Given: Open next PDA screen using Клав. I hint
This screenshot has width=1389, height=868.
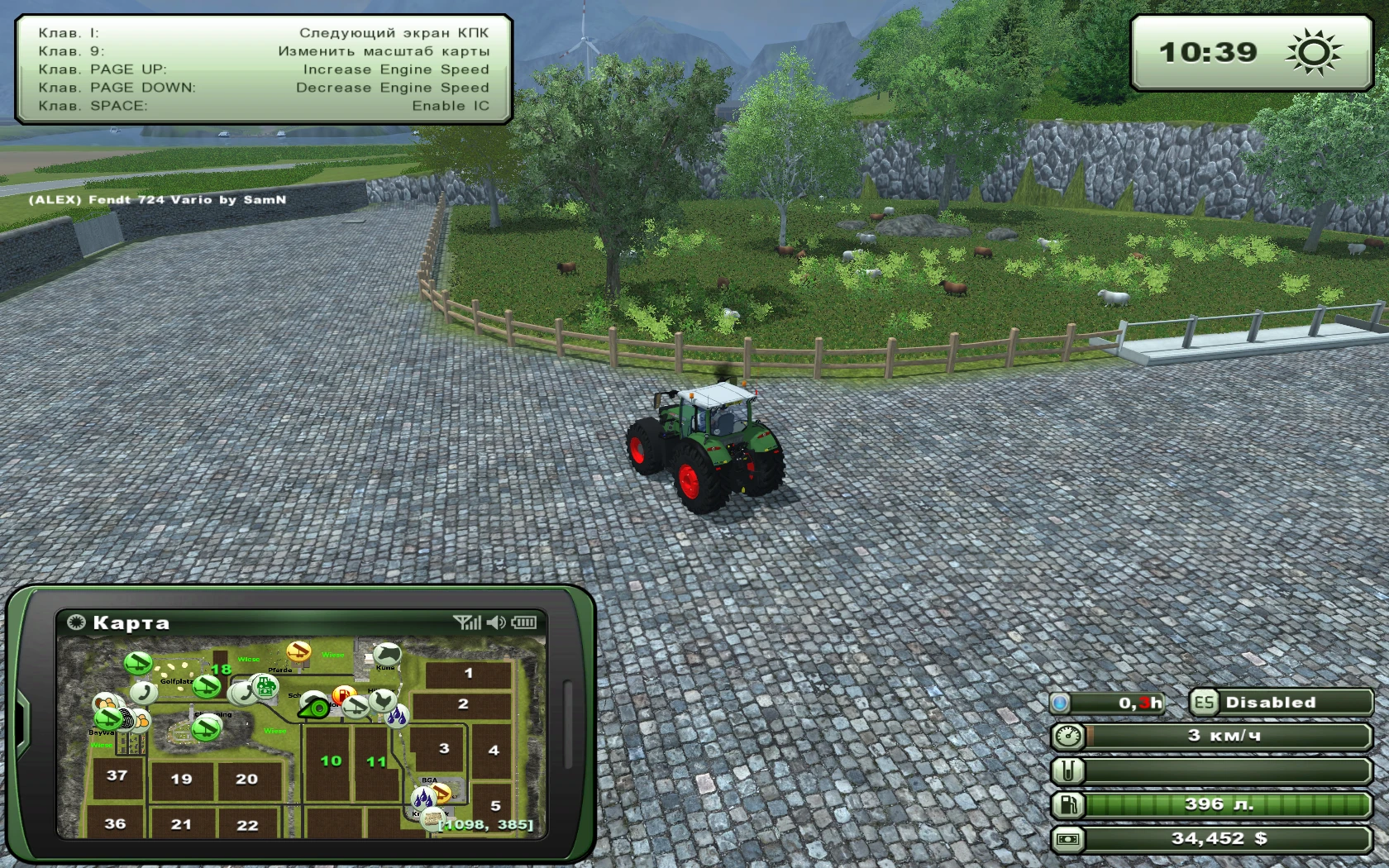Looking at the screenshot, I should coord(265,32).
